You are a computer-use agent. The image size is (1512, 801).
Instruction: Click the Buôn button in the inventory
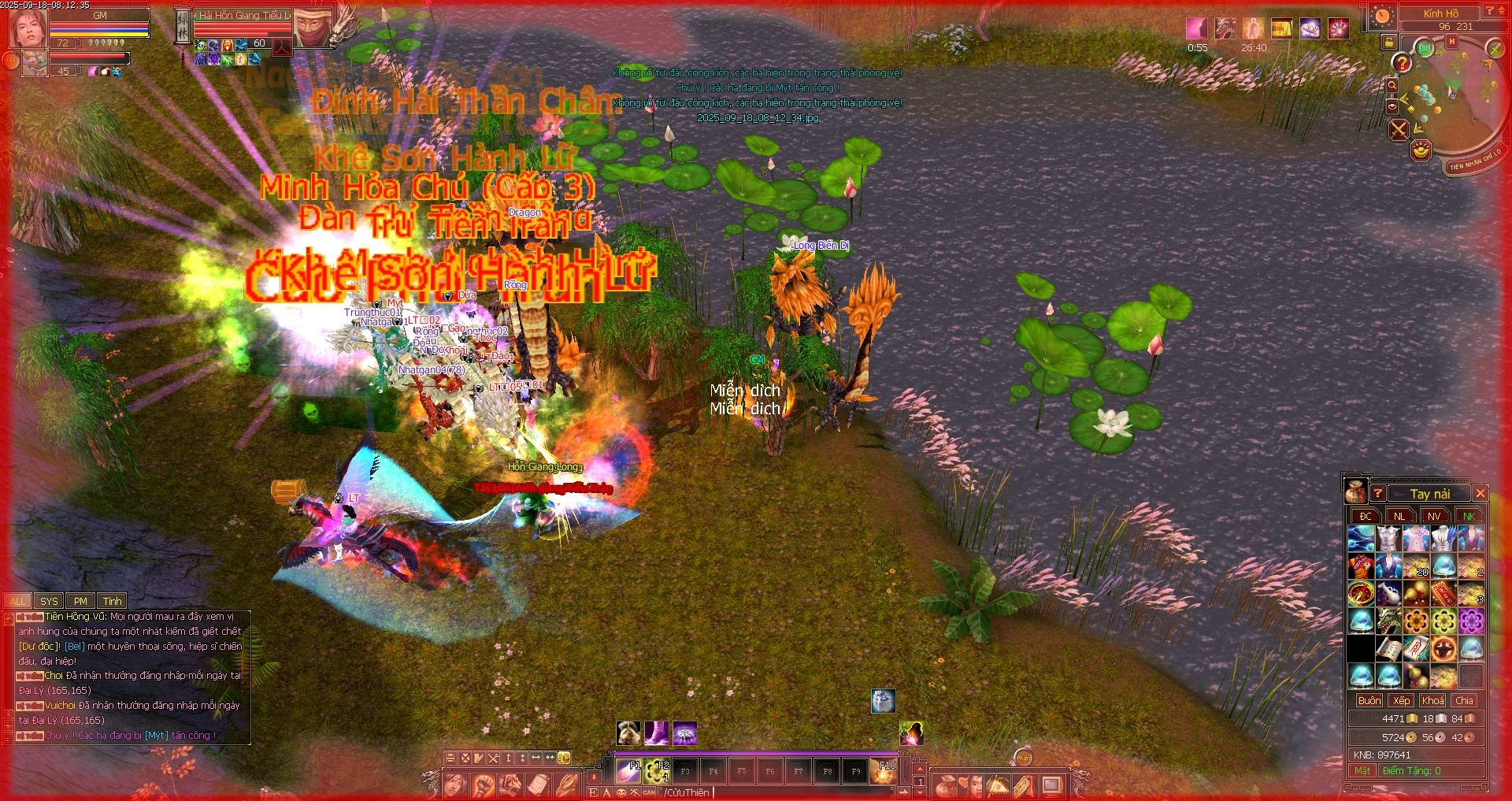pos(1369,700)
